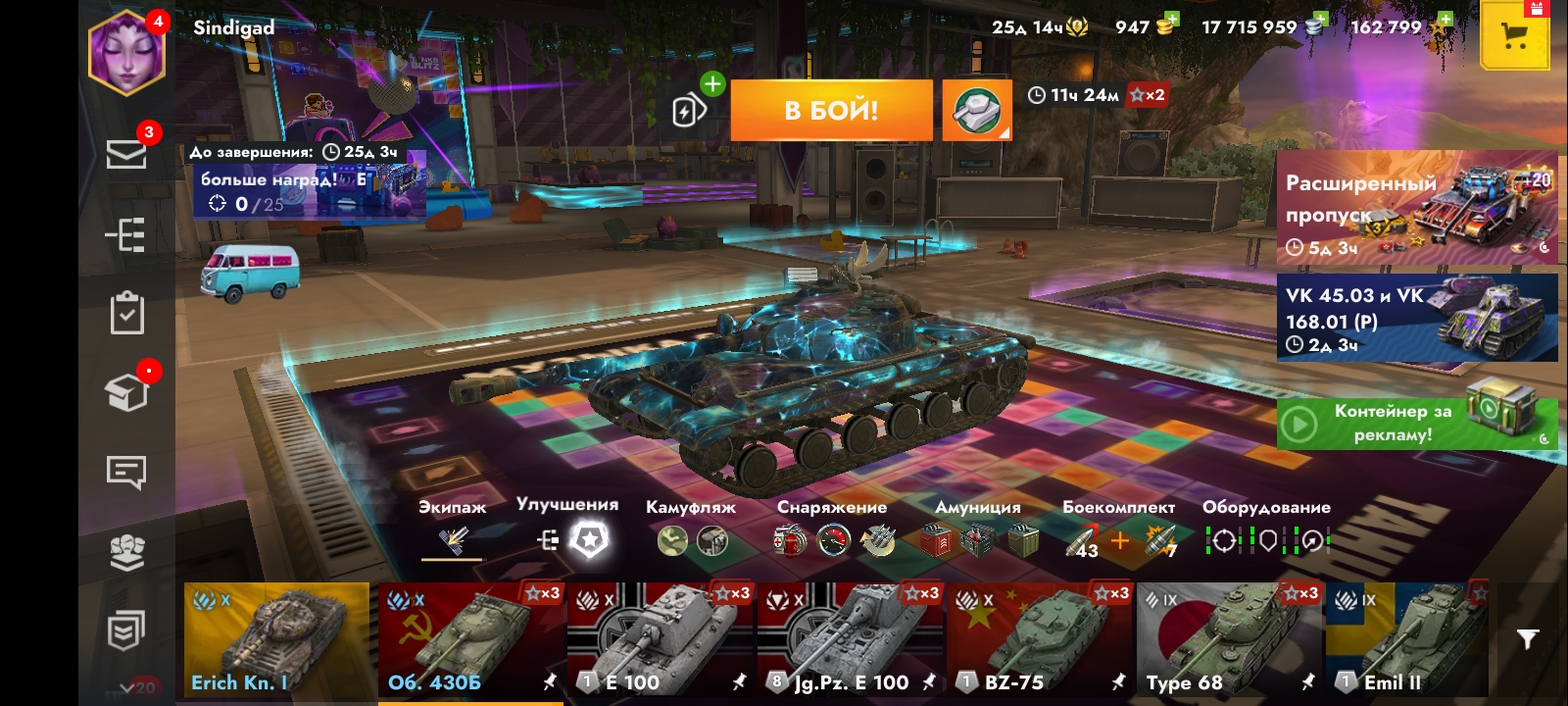
Task: Open the mail inbox icon
Action: pos(126,154)
